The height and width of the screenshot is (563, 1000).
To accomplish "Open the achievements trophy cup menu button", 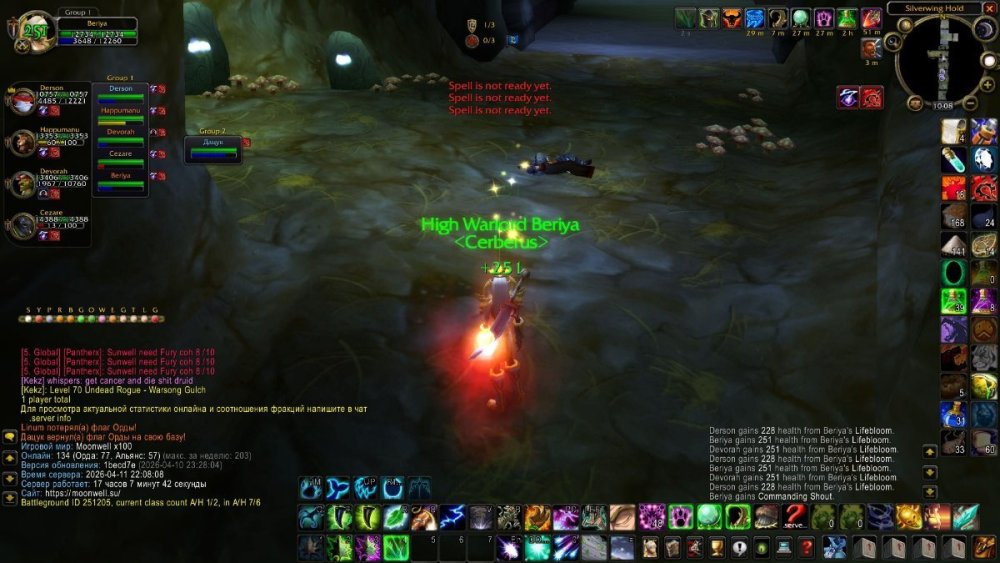I will [716, 547].
